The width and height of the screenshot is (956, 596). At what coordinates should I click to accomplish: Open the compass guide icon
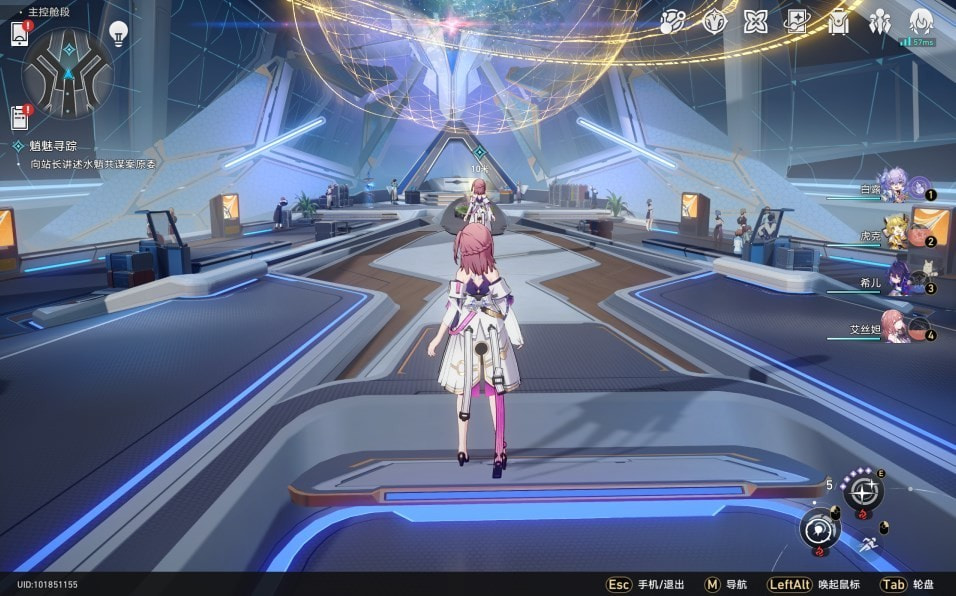pyautogui.click(x=714, y=21)
